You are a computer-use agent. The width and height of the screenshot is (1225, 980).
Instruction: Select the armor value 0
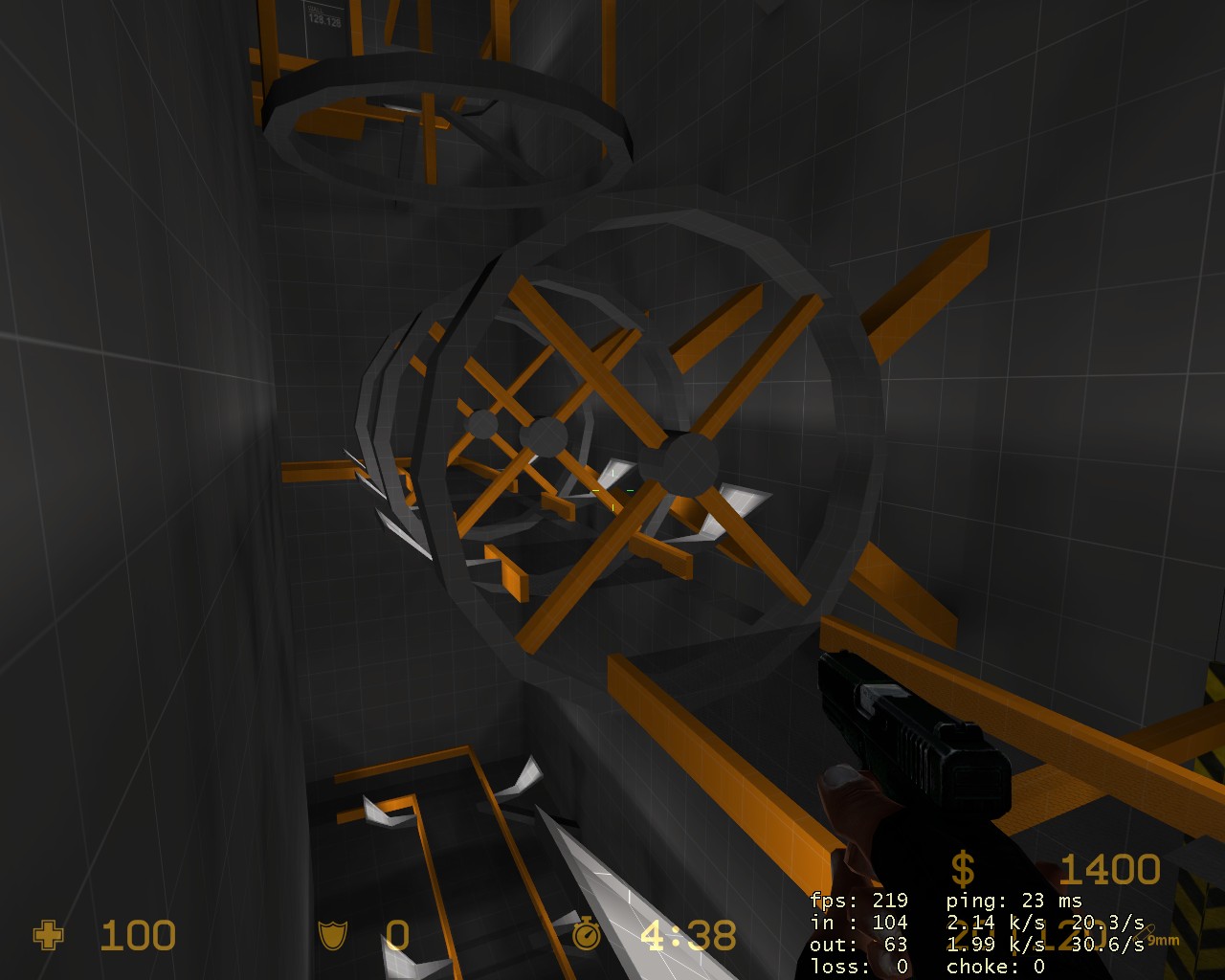pyautogui.click(x=397, y=936)
